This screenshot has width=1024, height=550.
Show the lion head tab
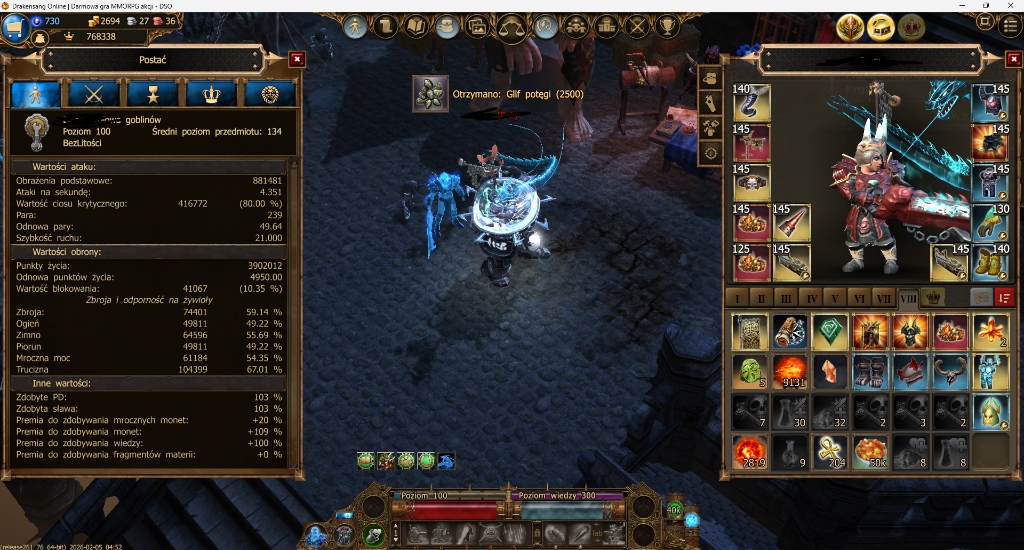(270, 94)
